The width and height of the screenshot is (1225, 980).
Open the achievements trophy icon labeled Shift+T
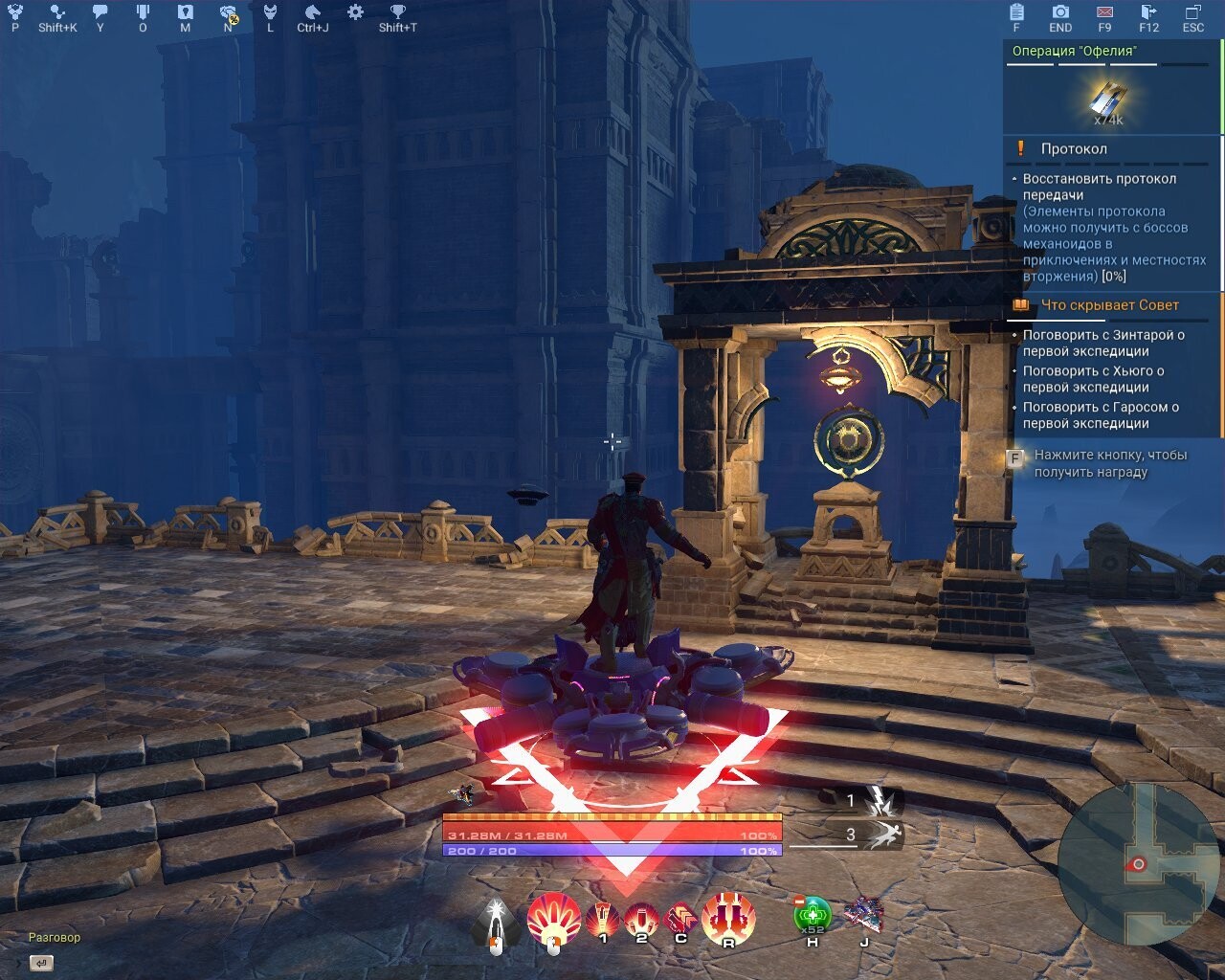click(x=395, y=13)
